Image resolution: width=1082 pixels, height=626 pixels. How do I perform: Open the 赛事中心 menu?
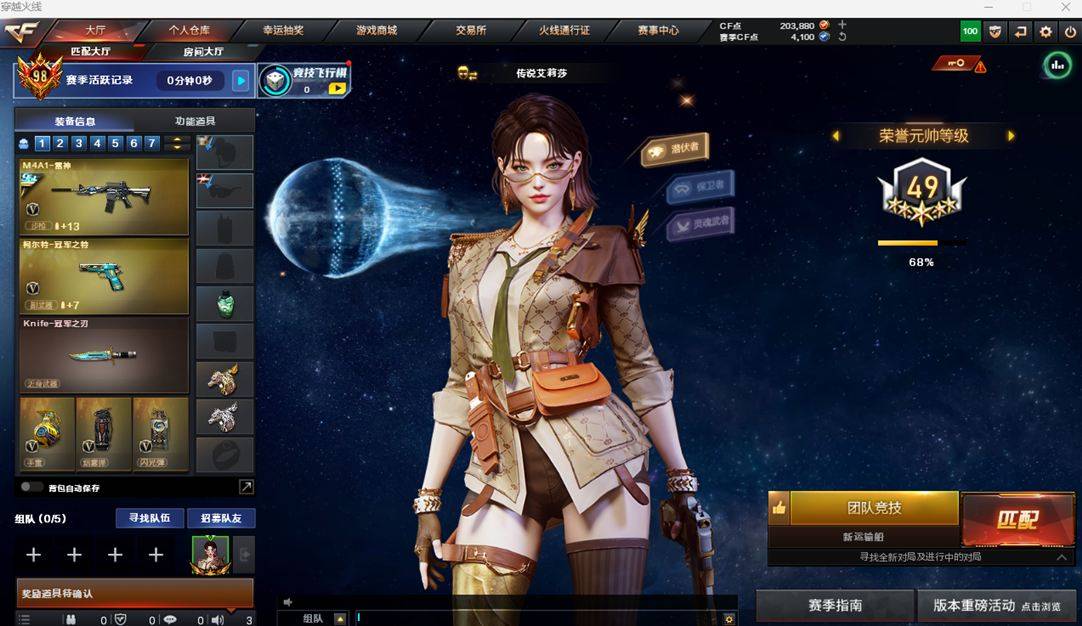click(x=658, y=30)
